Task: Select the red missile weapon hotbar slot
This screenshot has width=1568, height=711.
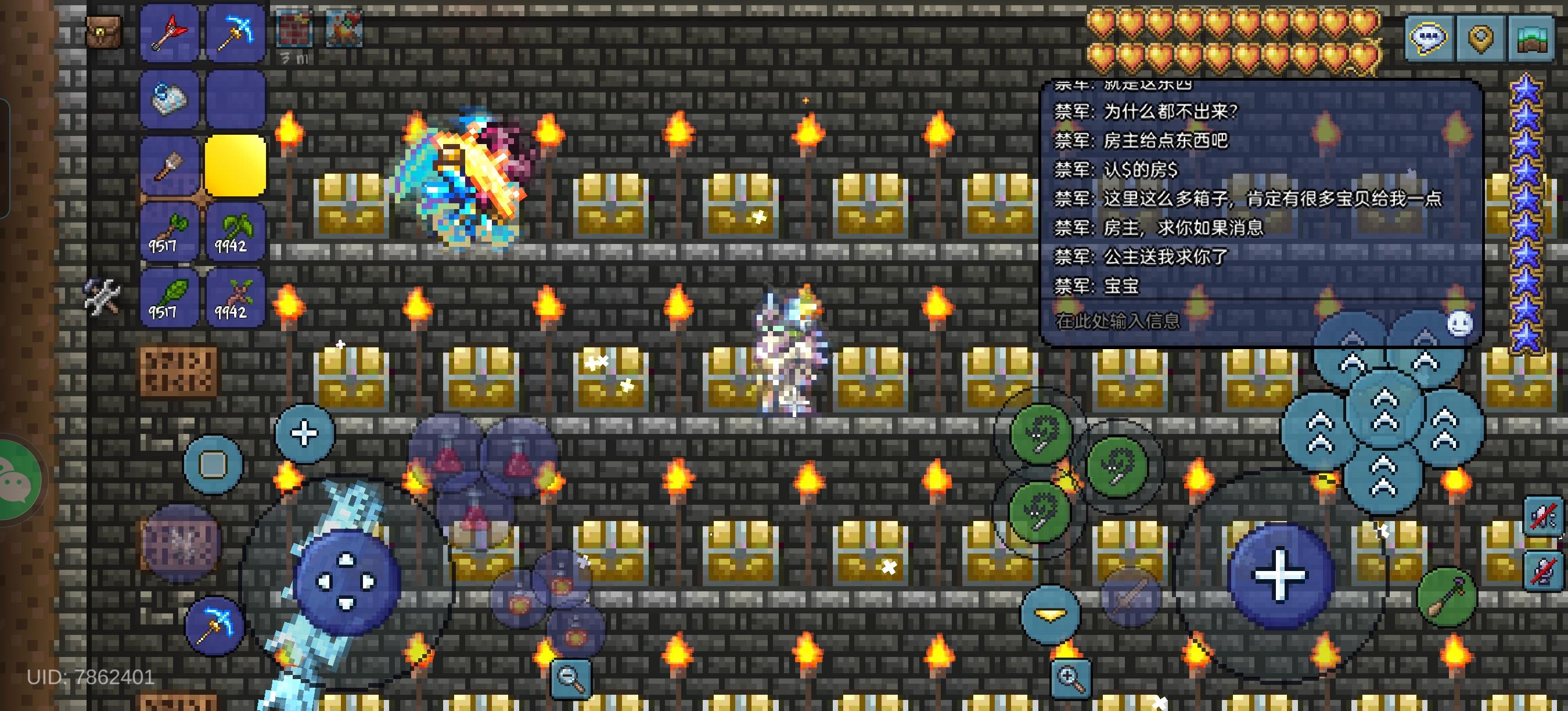Action: click(x=170, y=33)
